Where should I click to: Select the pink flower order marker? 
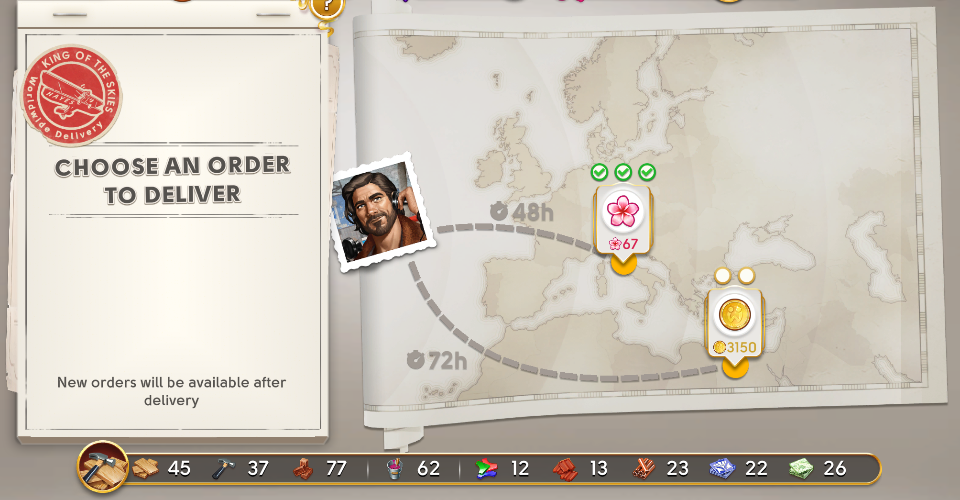pyautogui.click(x=623, y=212)
